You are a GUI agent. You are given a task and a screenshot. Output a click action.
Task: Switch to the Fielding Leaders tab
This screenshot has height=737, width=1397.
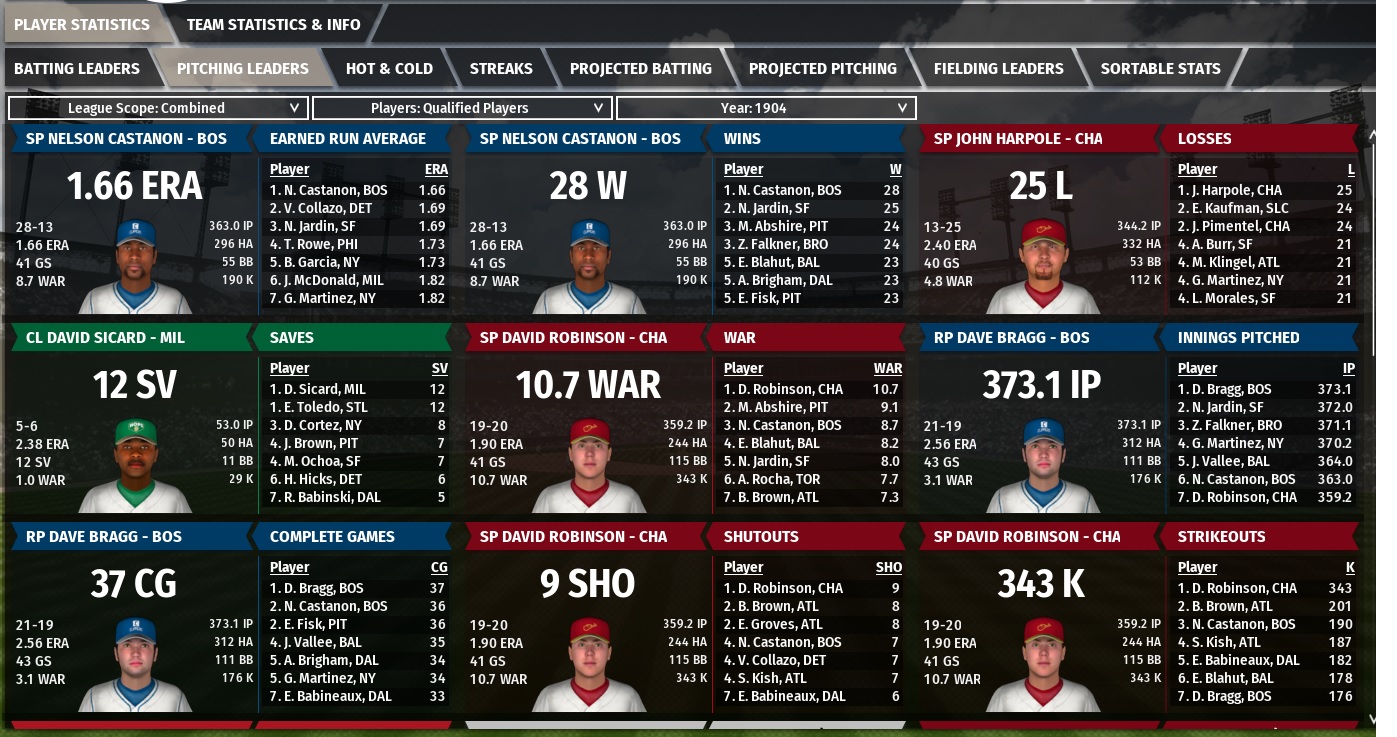pos(998,69)
